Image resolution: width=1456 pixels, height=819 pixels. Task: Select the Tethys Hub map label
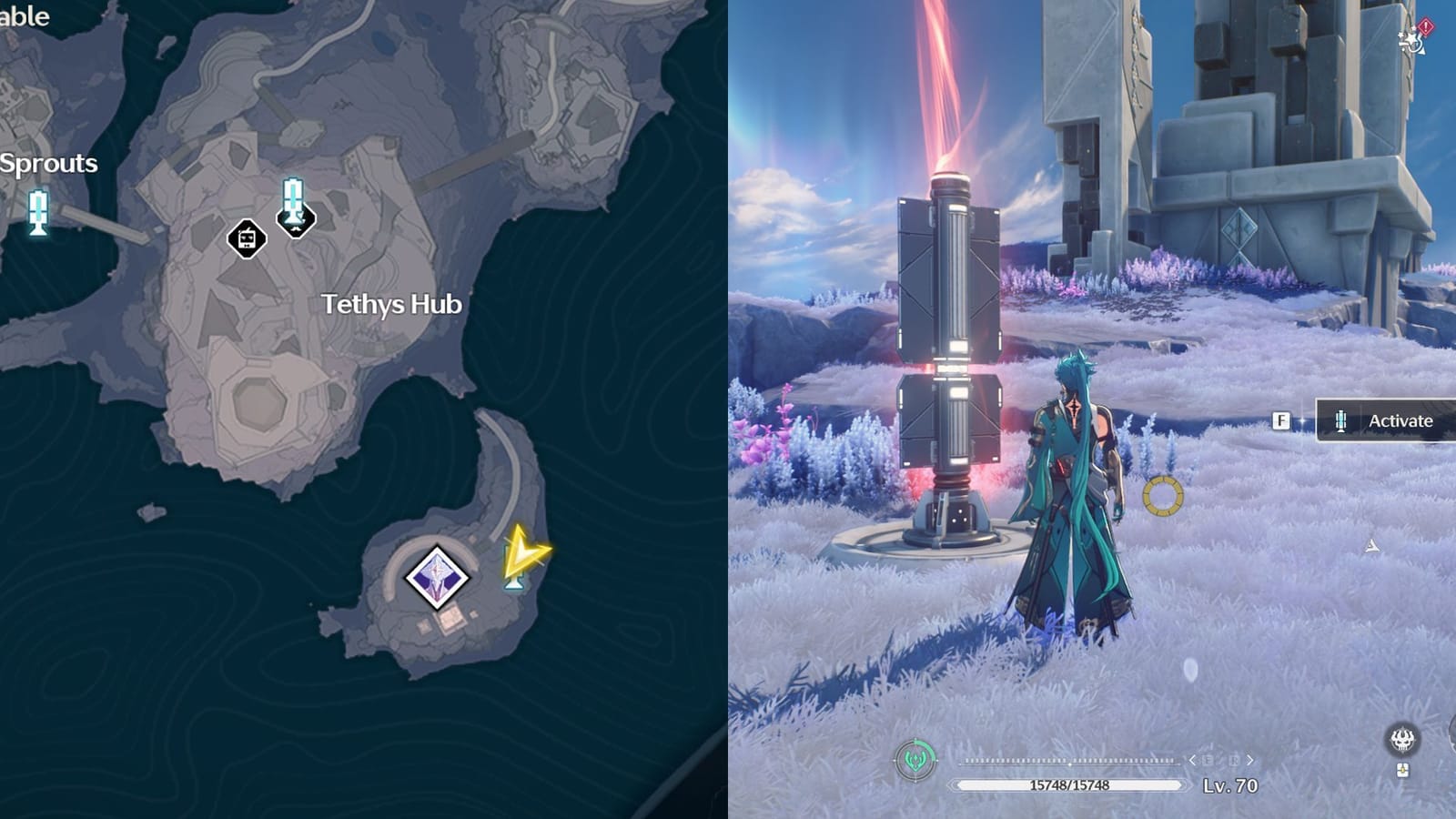tap(393, 305)
